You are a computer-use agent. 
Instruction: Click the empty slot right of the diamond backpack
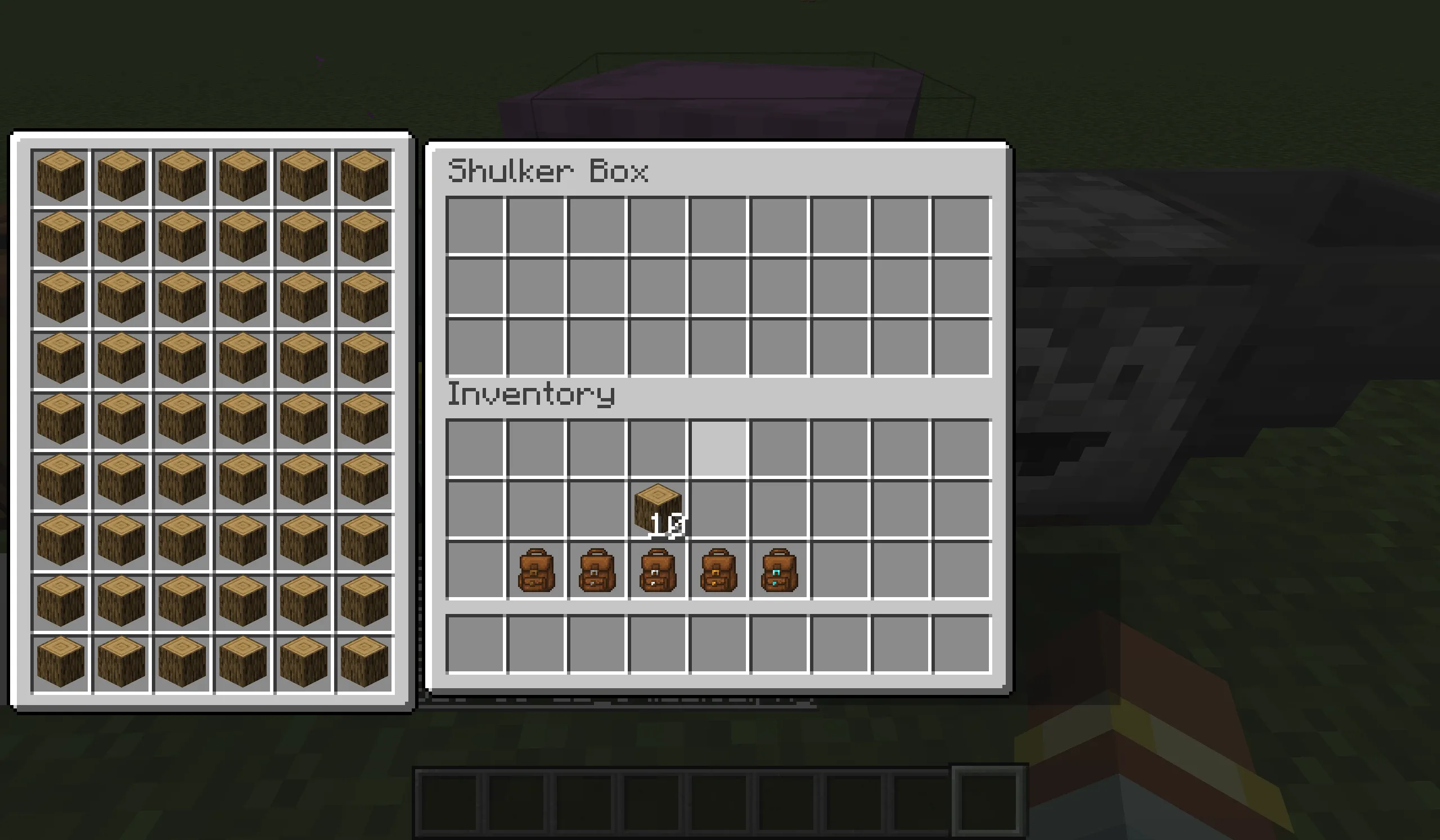click(x=840, y=568)
